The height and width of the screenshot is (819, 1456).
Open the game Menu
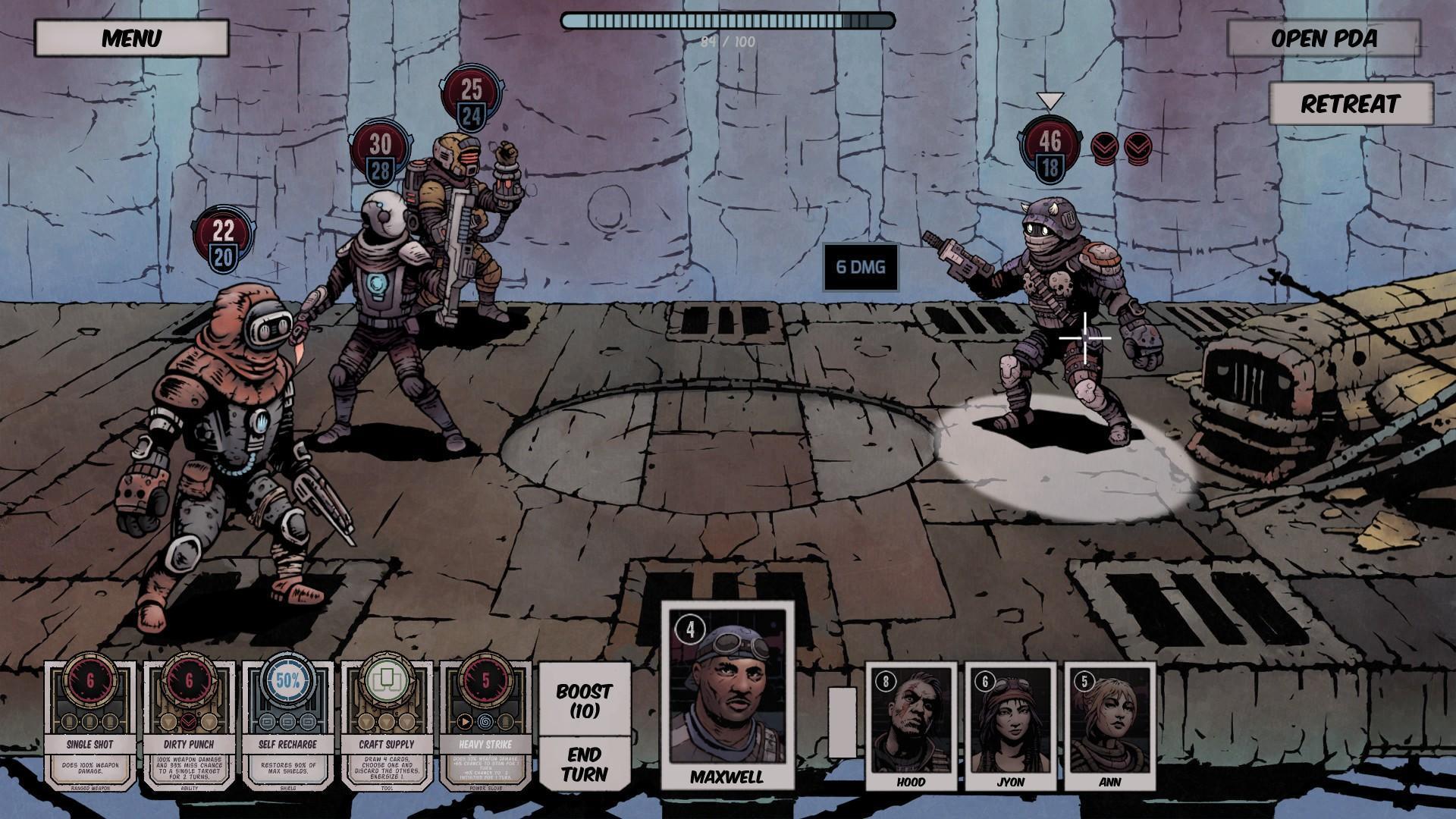pos(131,39)
